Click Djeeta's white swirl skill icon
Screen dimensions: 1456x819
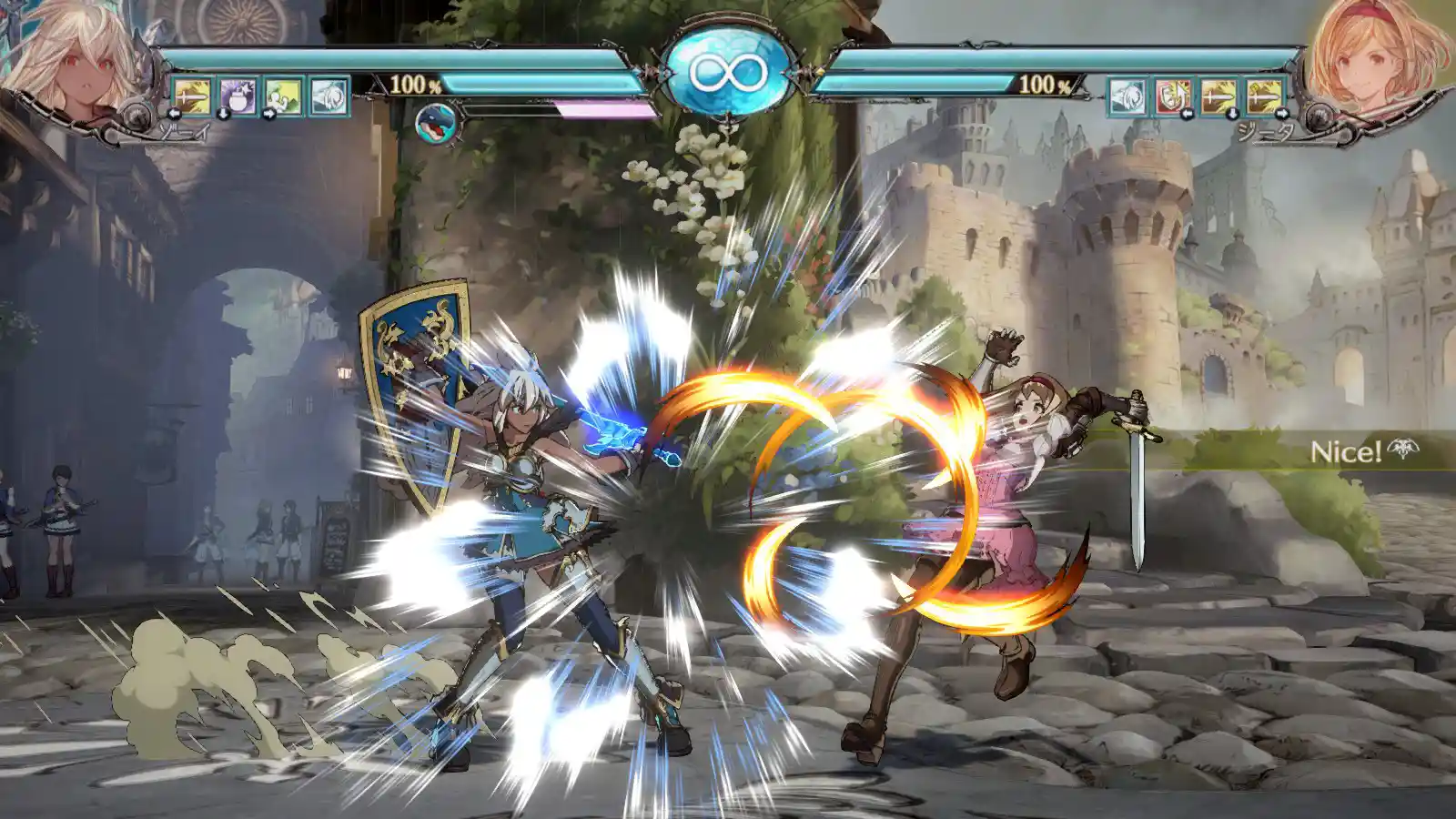(x=1127, y=96)
